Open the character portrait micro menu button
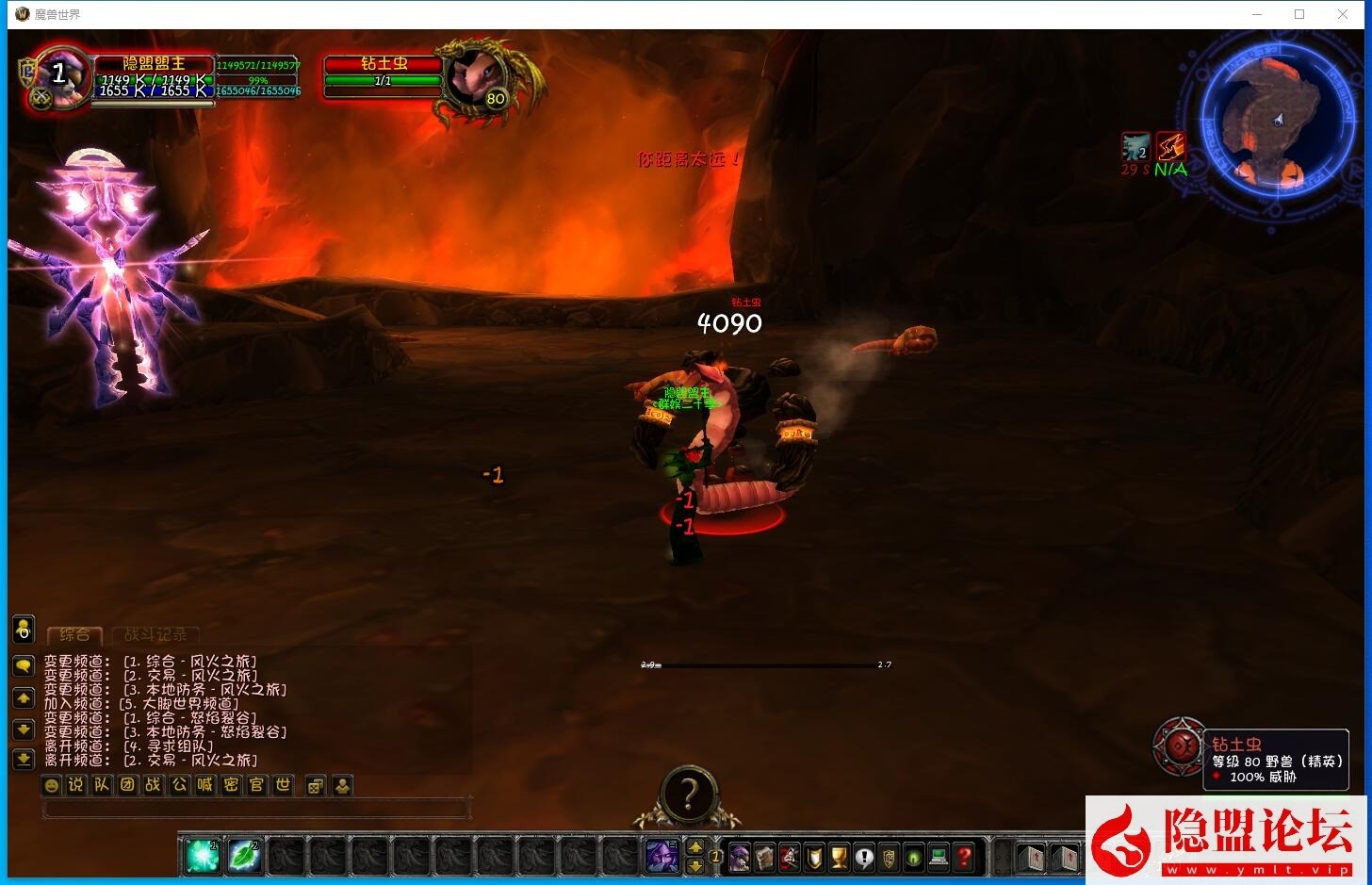Image resolution: width=1372 pixels, height=885 pixels. pyautogui.click(x=740, y=858)
